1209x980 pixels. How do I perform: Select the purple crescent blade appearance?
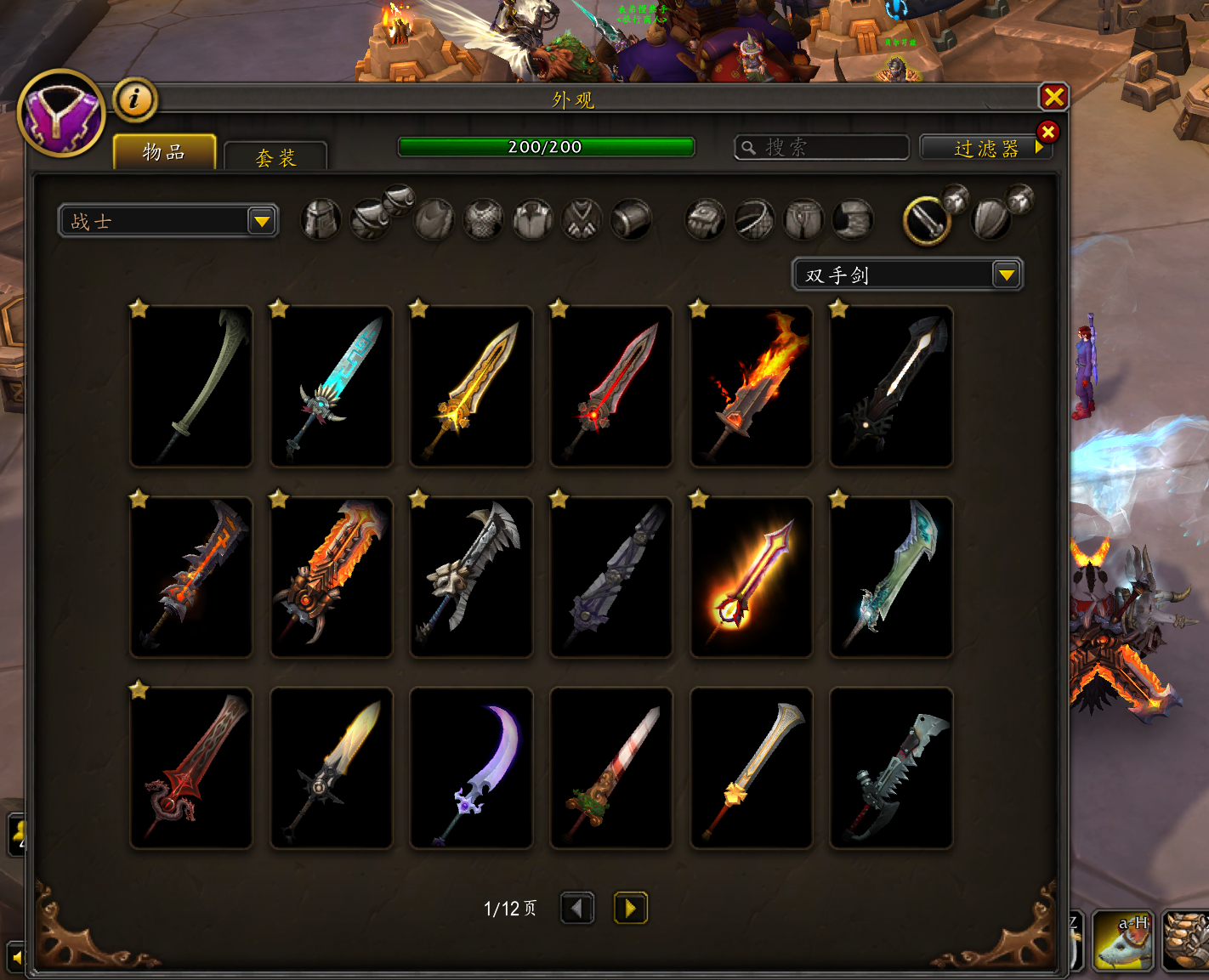point(472,768)
